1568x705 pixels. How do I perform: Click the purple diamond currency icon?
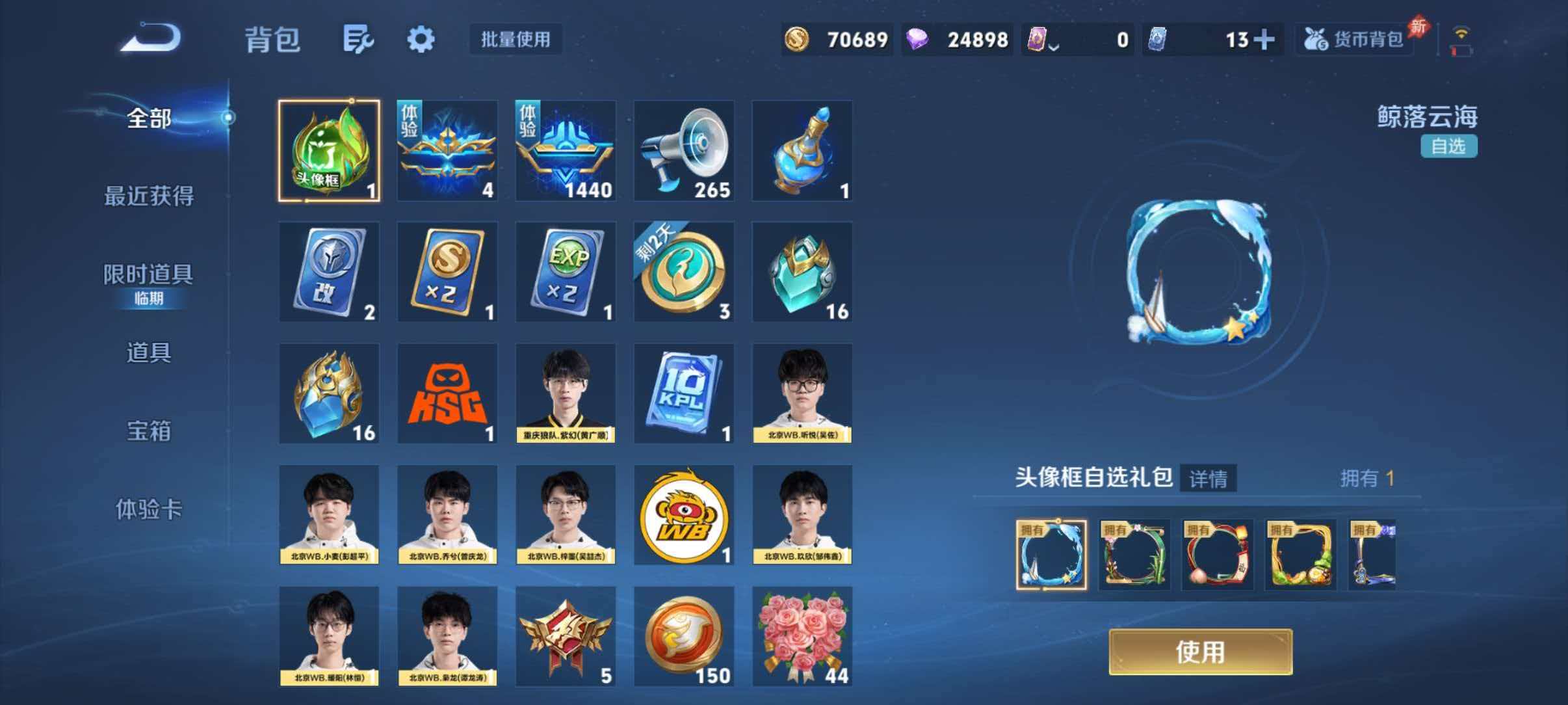pyautogui.click(x=917, y=39)
